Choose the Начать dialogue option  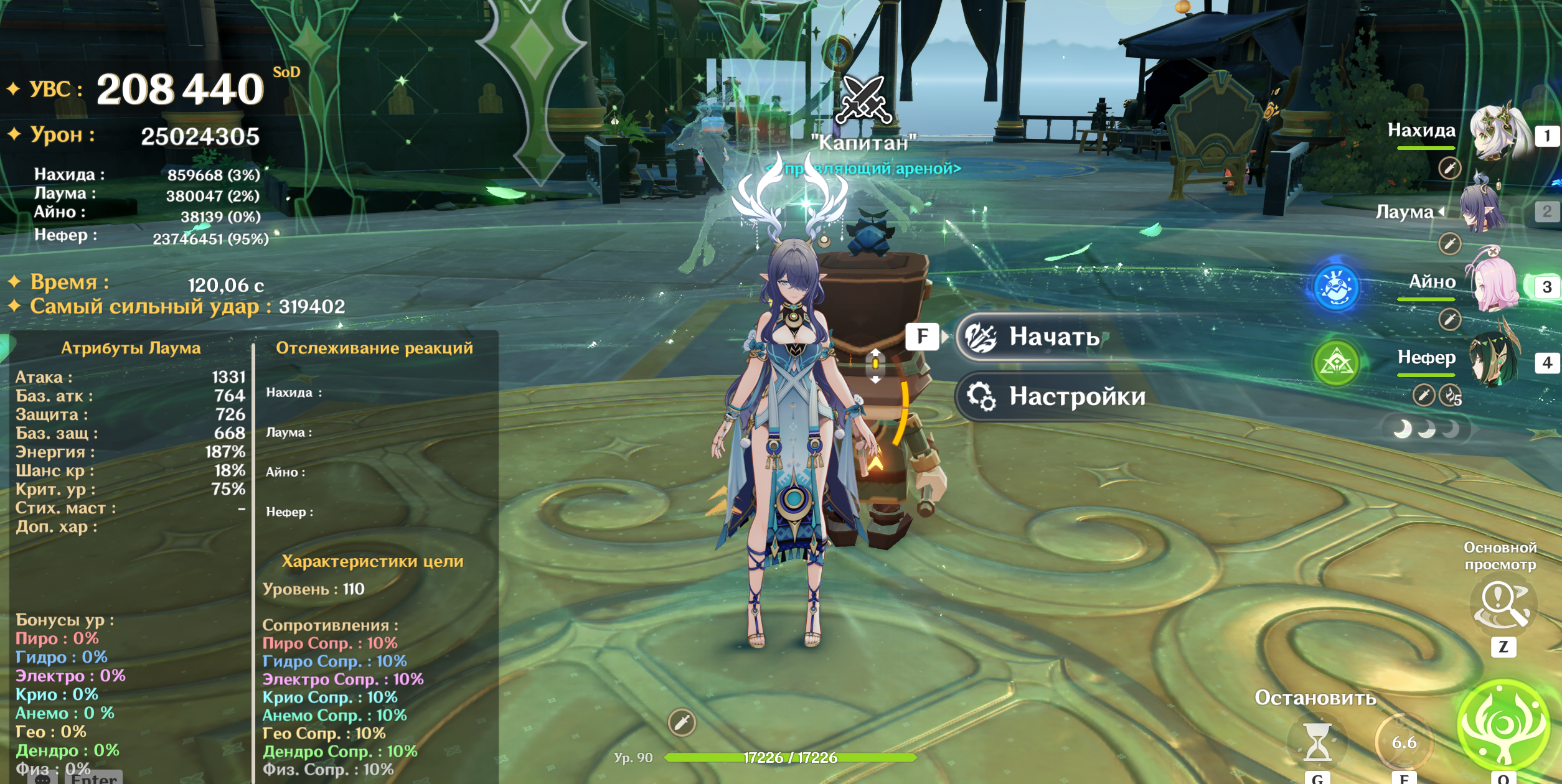(x=1052, y=337)
